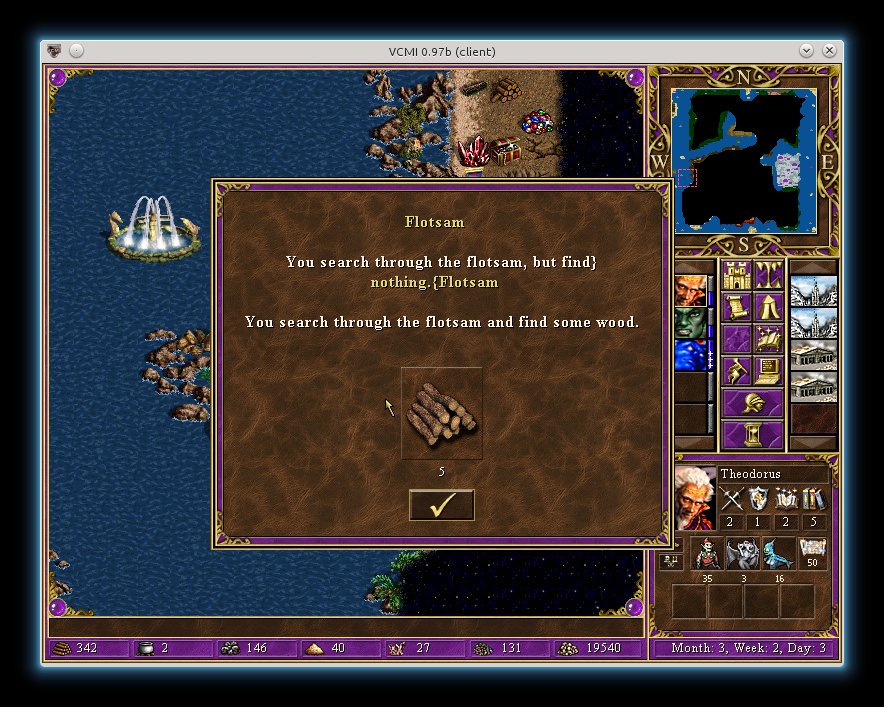Open system options with the computer icon
Screen dimensions: 884x707
[x=769, y=371]
